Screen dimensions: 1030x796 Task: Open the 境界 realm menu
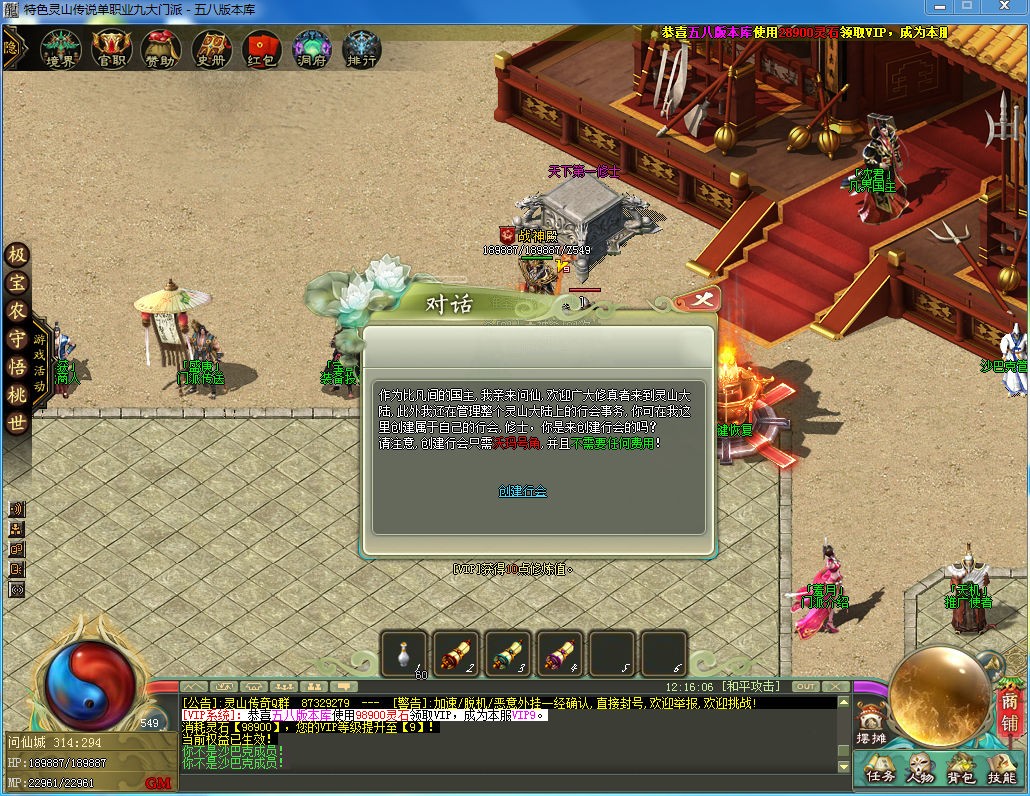61,47
